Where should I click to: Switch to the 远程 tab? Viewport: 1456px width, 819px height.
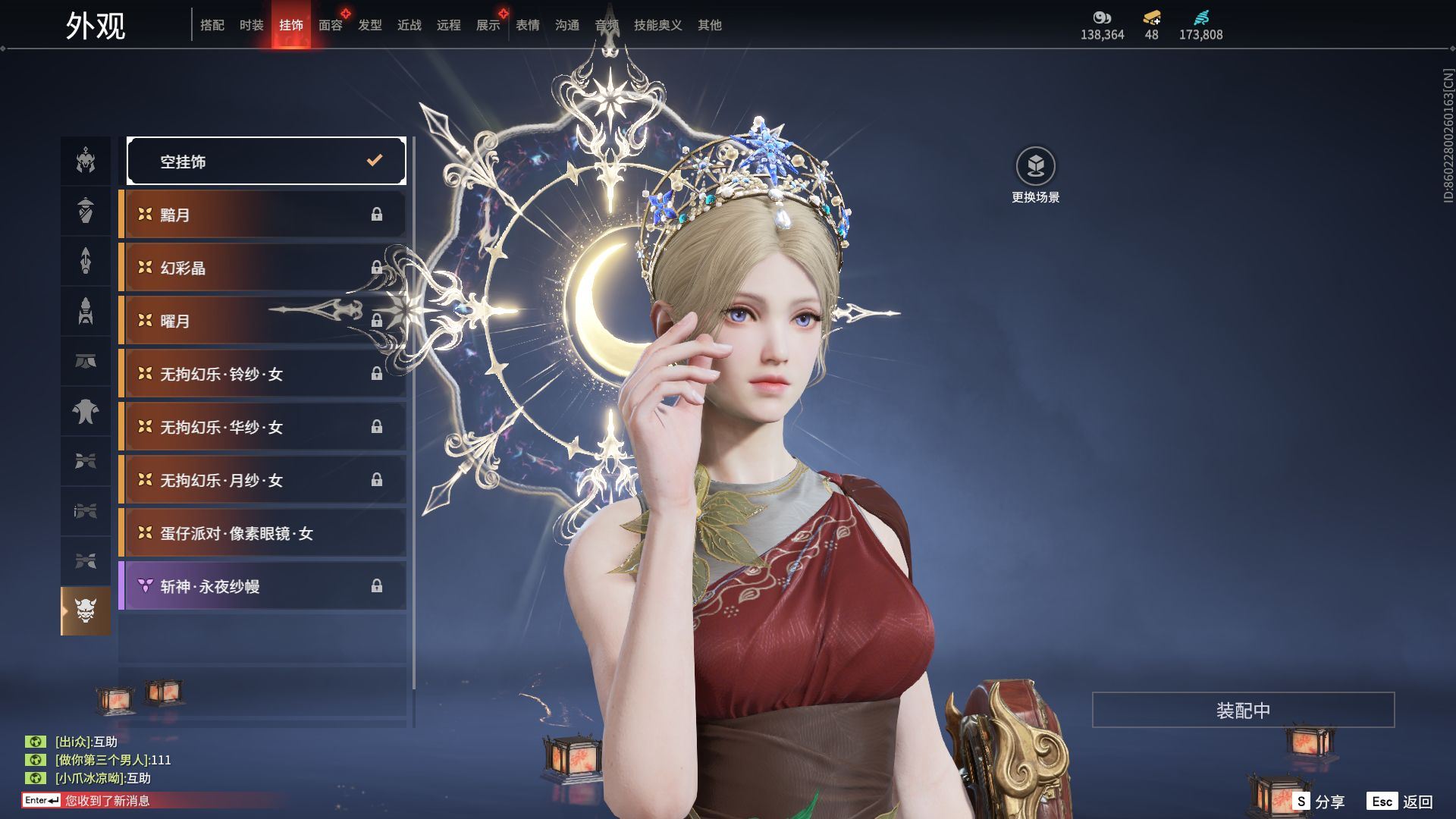point(448,25)
